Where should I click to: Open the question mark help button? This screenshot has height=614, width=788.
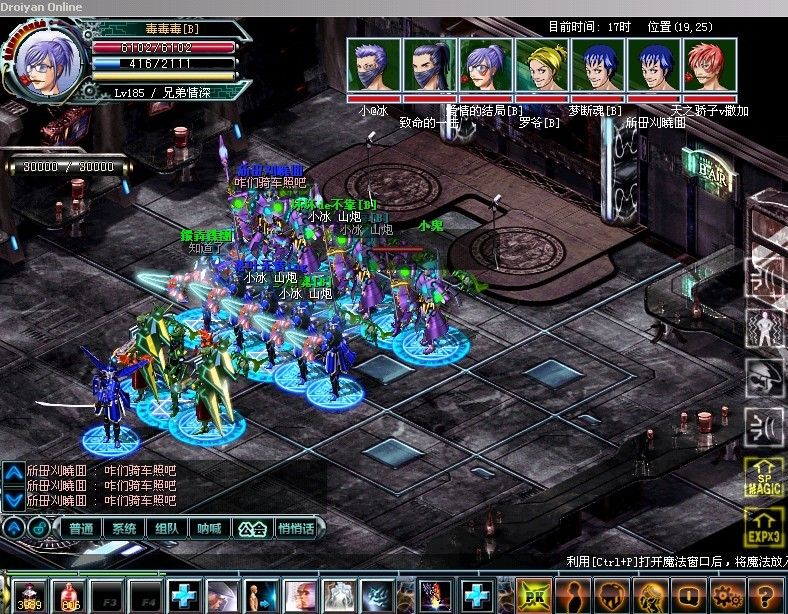[x=766, y=597]
